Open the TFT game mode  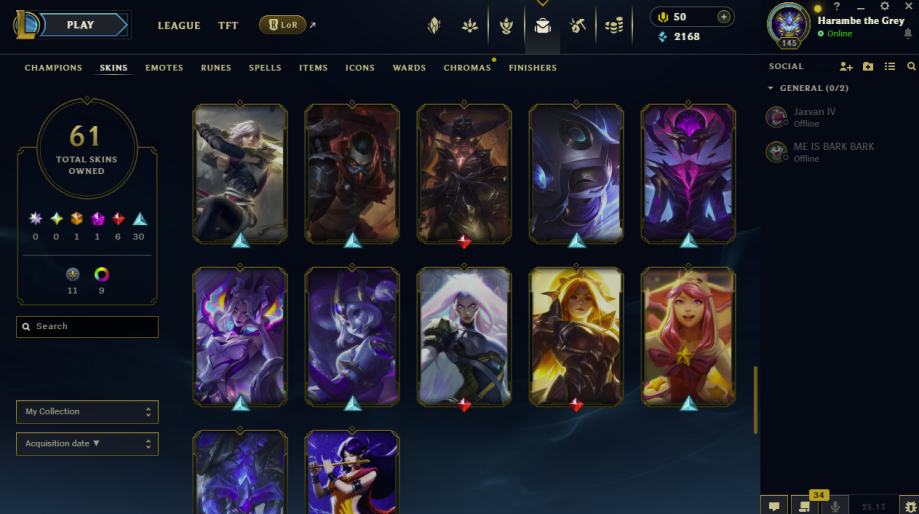coord(228,26)
